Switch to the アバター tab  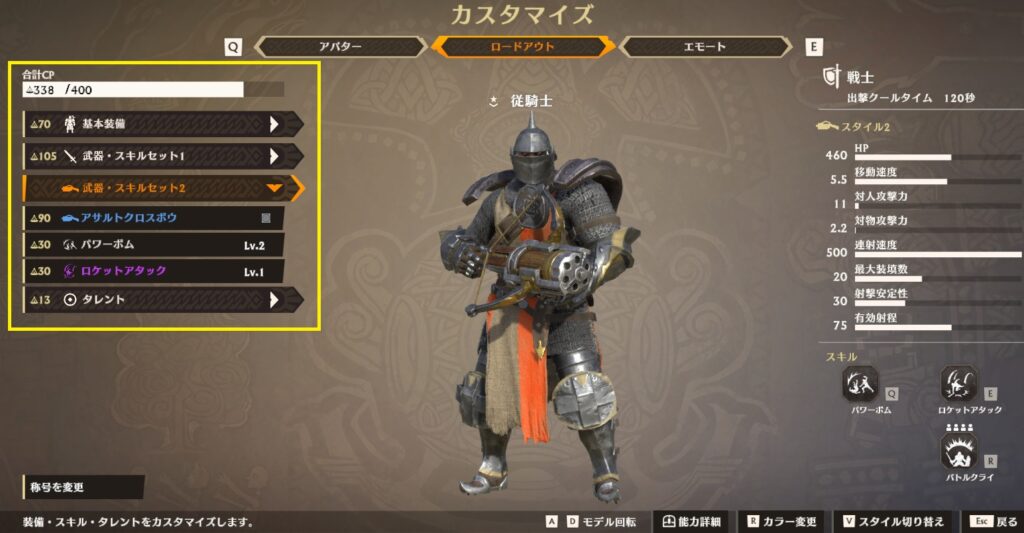click(x=340, y=47)
